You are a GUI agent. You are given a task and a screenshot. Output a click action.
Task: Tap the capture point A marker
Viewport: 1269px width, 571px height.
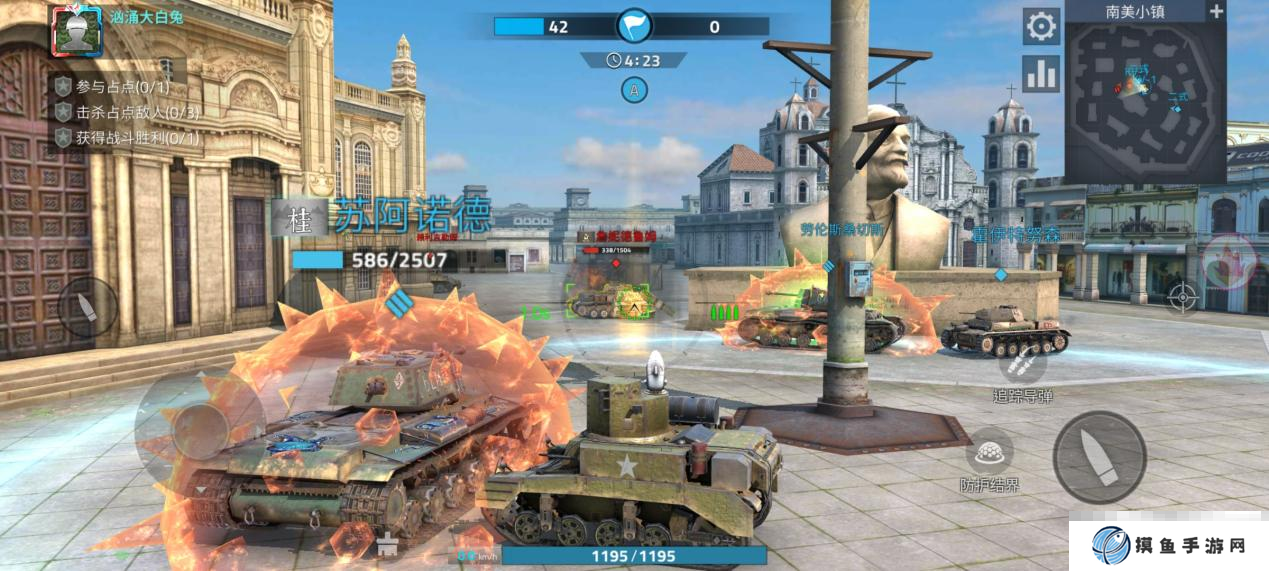pyautogui.click(x=633, y=90)
